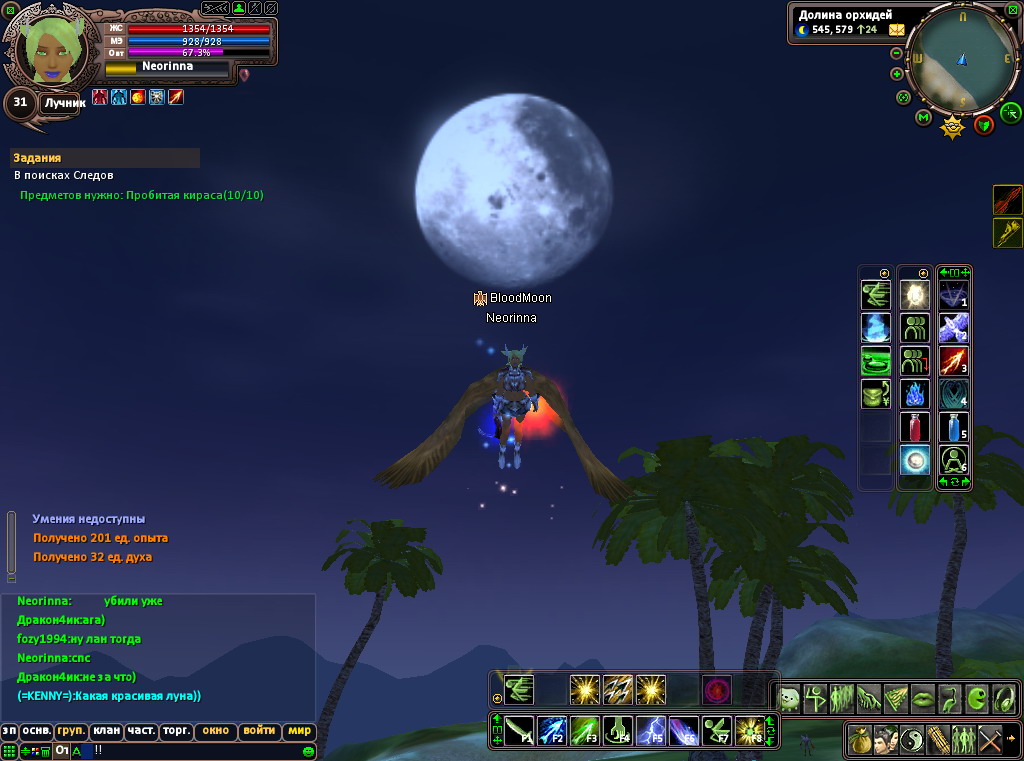
Task: Zoom in the minimap with plus button
Action: 897,73
